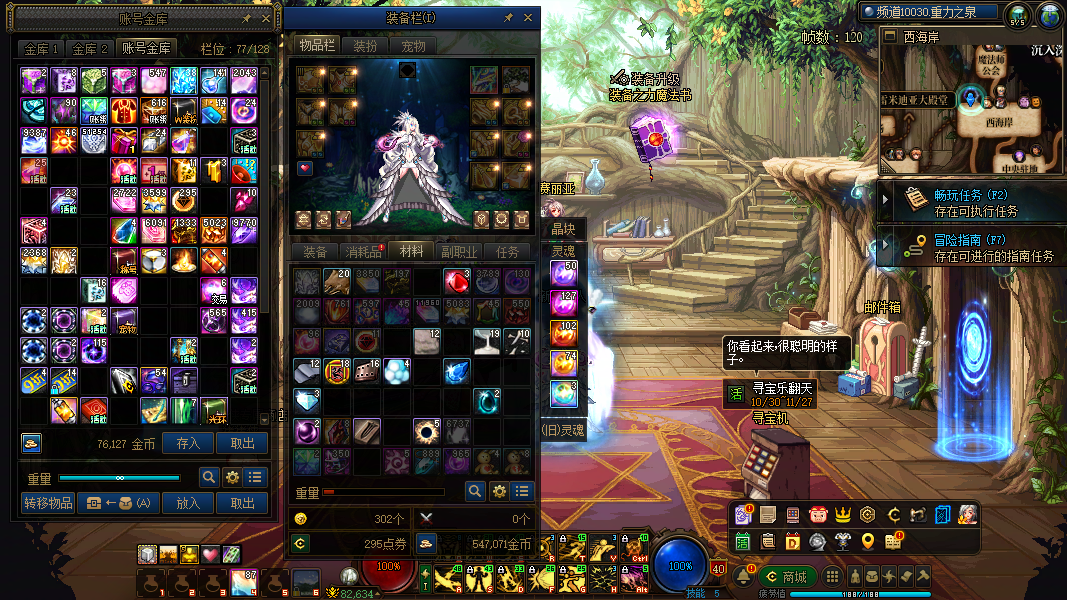
Task: Switch to the 任务 quest items tab
Action: [x=508, y=252]
